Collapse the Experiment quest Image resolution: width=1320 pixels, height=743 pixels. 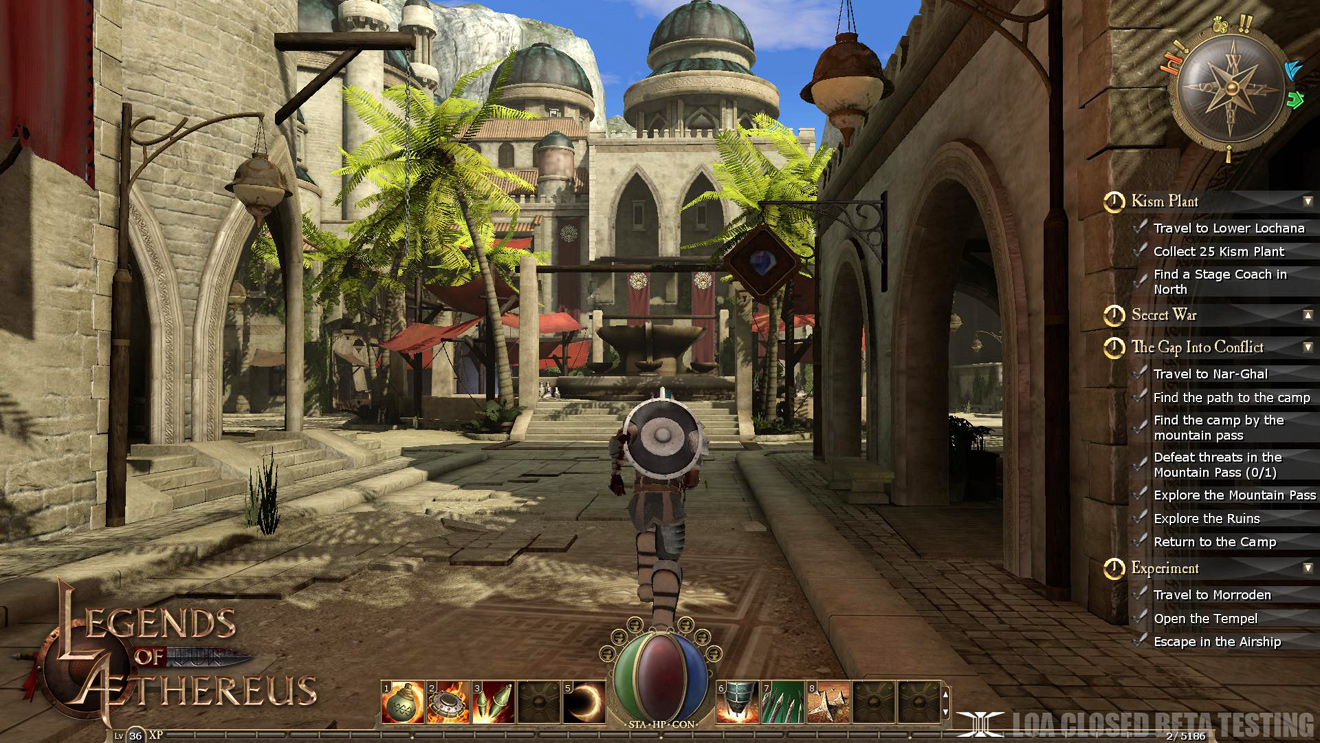click(1307, 568)
